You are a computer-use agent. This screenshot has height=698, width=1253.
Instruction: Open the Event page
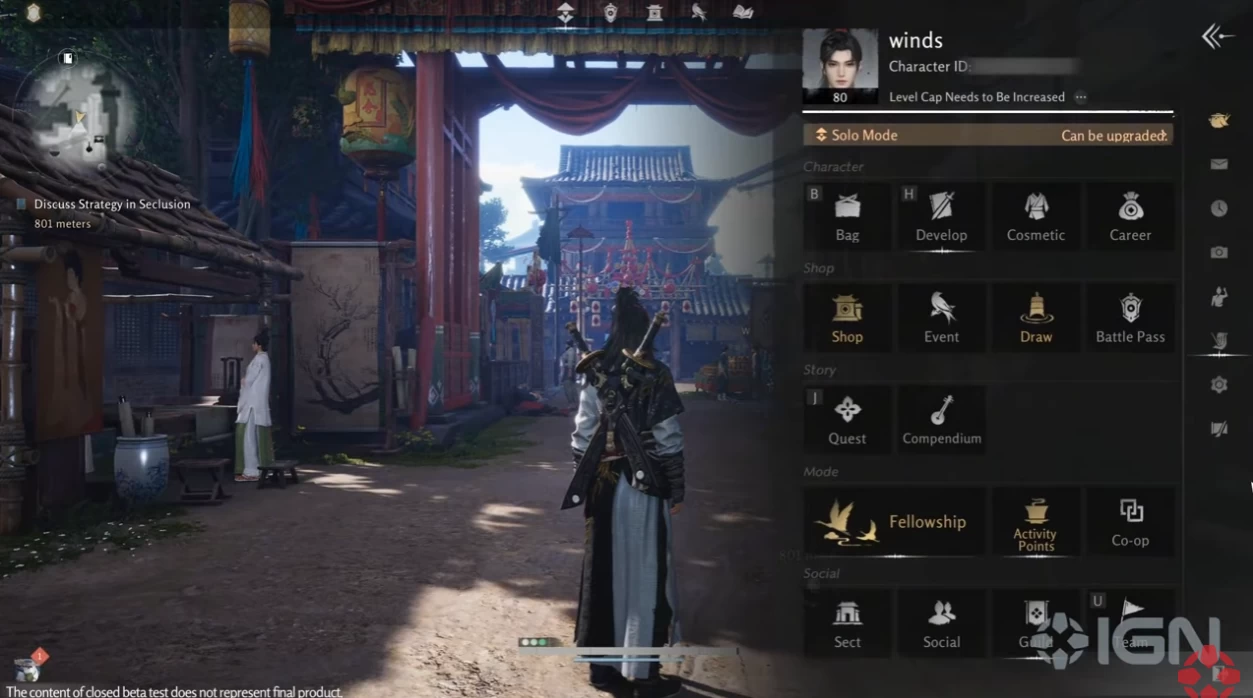pos(941,318)
